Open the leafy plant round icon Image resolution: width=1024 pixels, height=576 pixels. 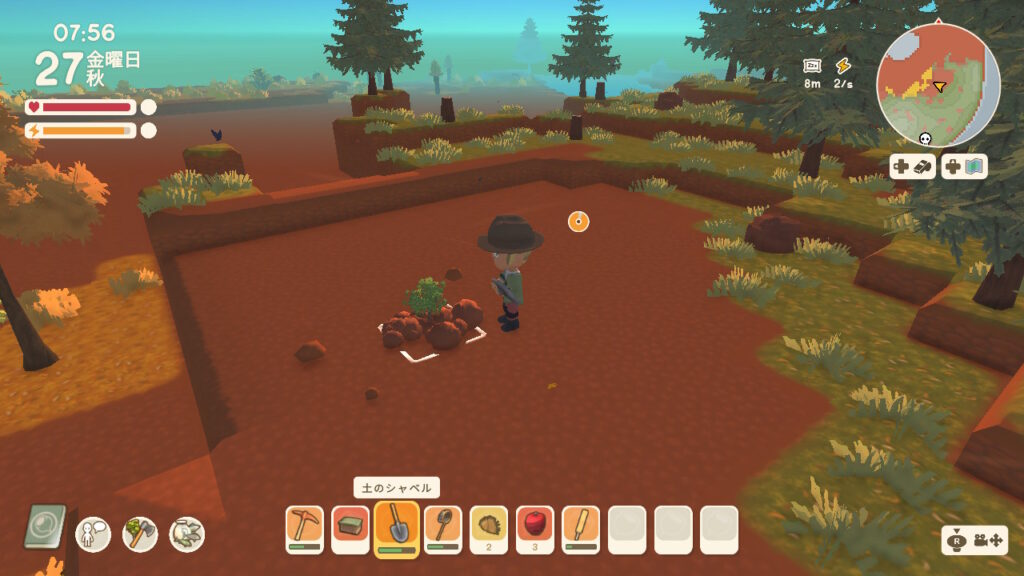(187, 533)
